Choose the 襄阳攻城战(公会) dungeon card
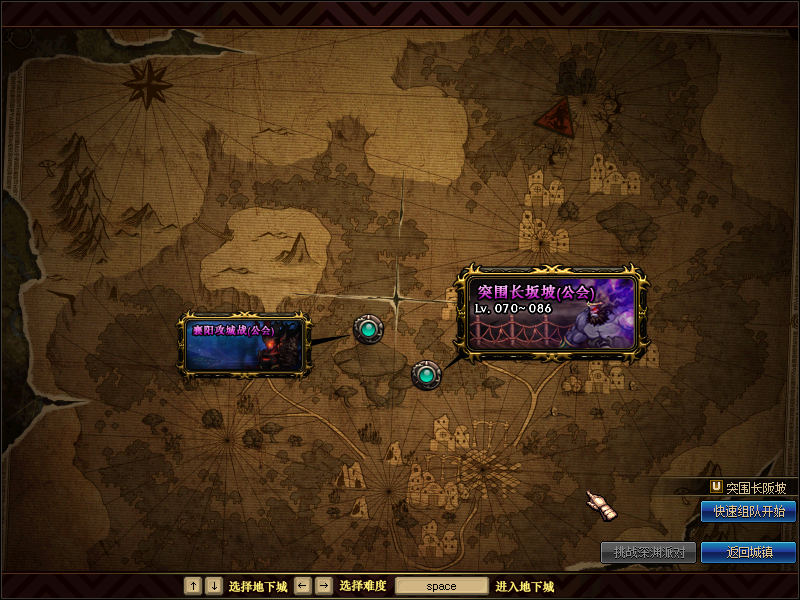This screenshot has height=600, width=800. [243, 344]
